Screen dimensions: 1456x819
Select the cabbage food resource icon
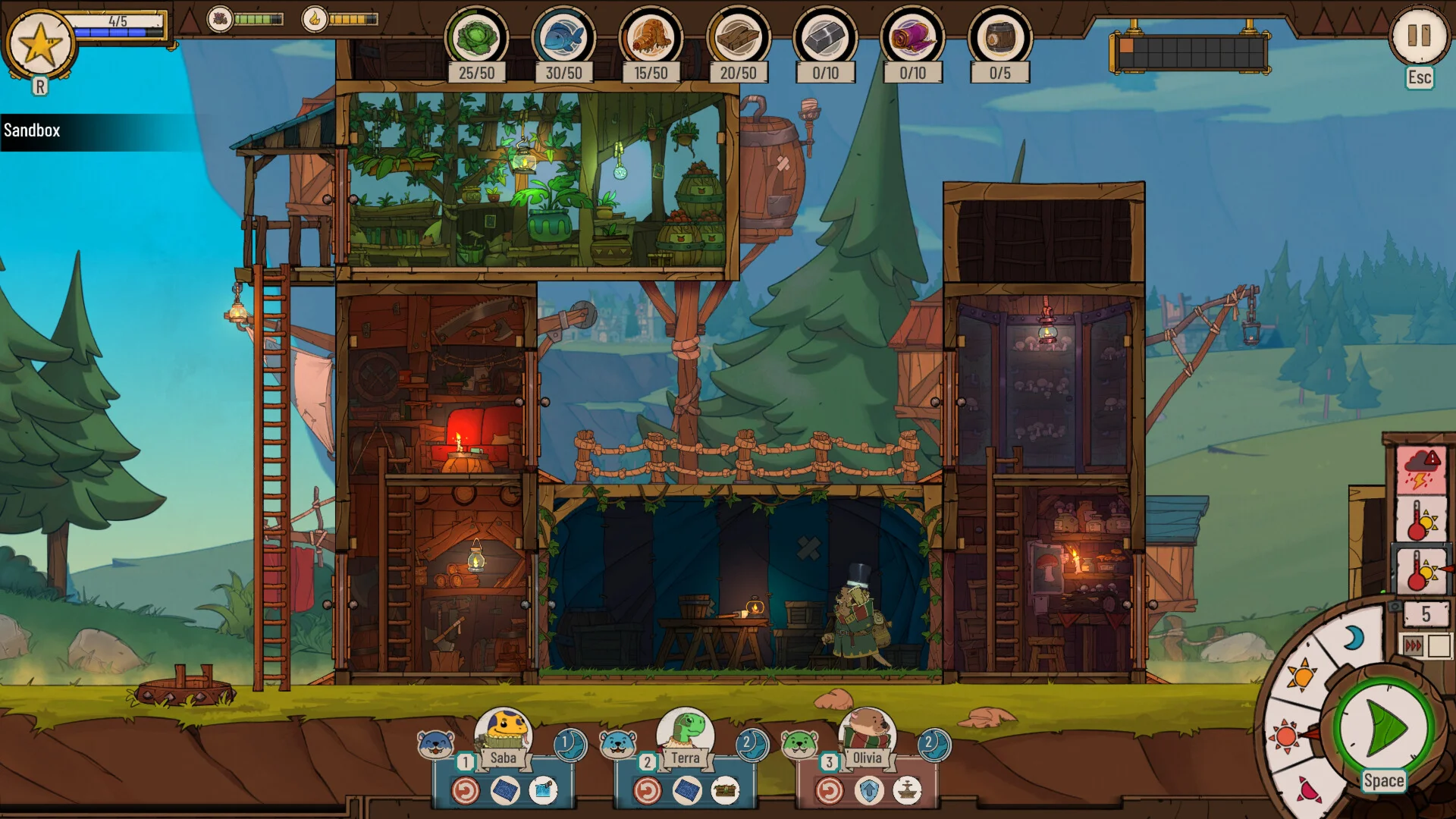pyautogui.click(x=476, y=37)
